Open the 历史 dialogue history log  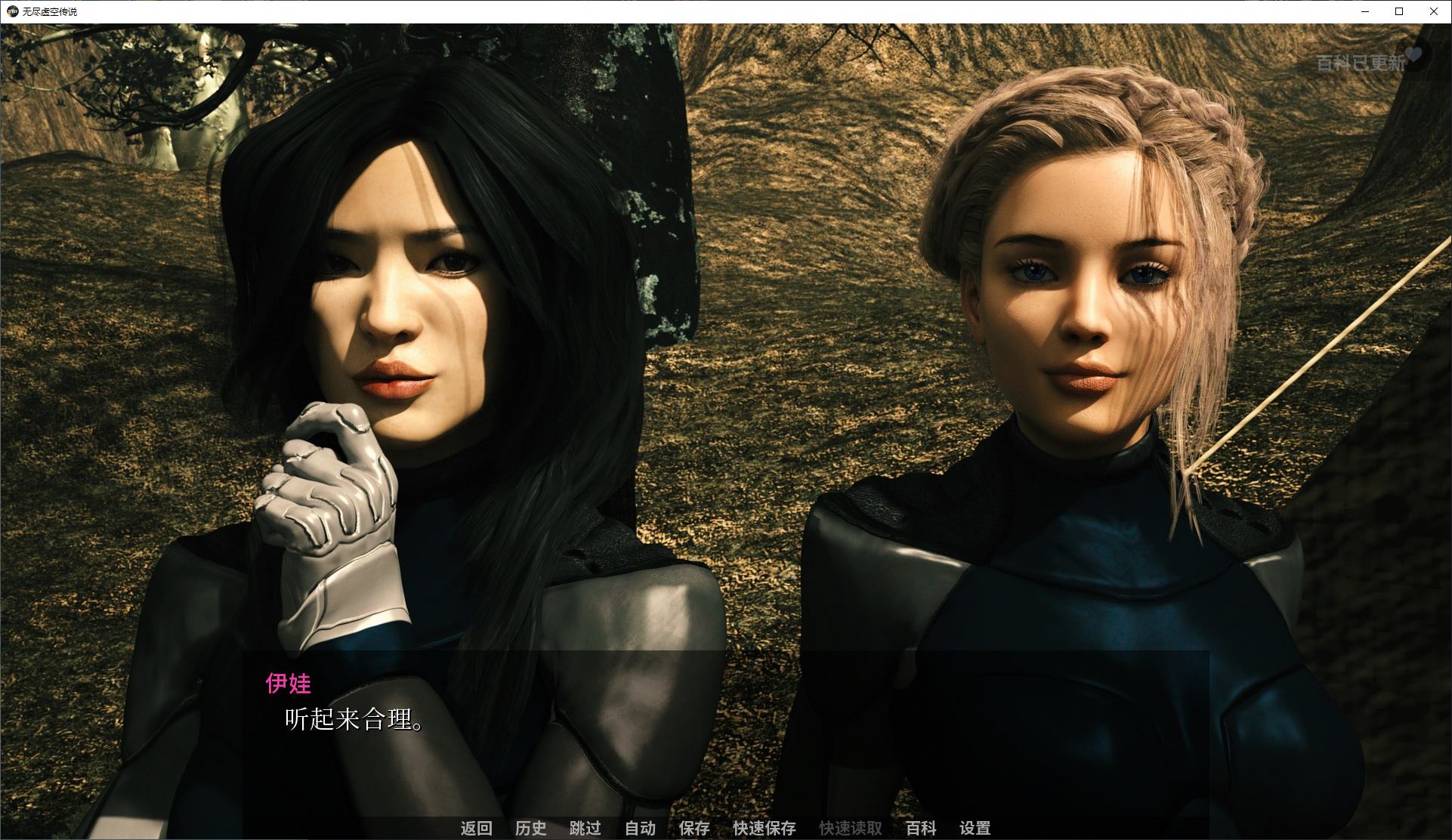click(530, 828)
